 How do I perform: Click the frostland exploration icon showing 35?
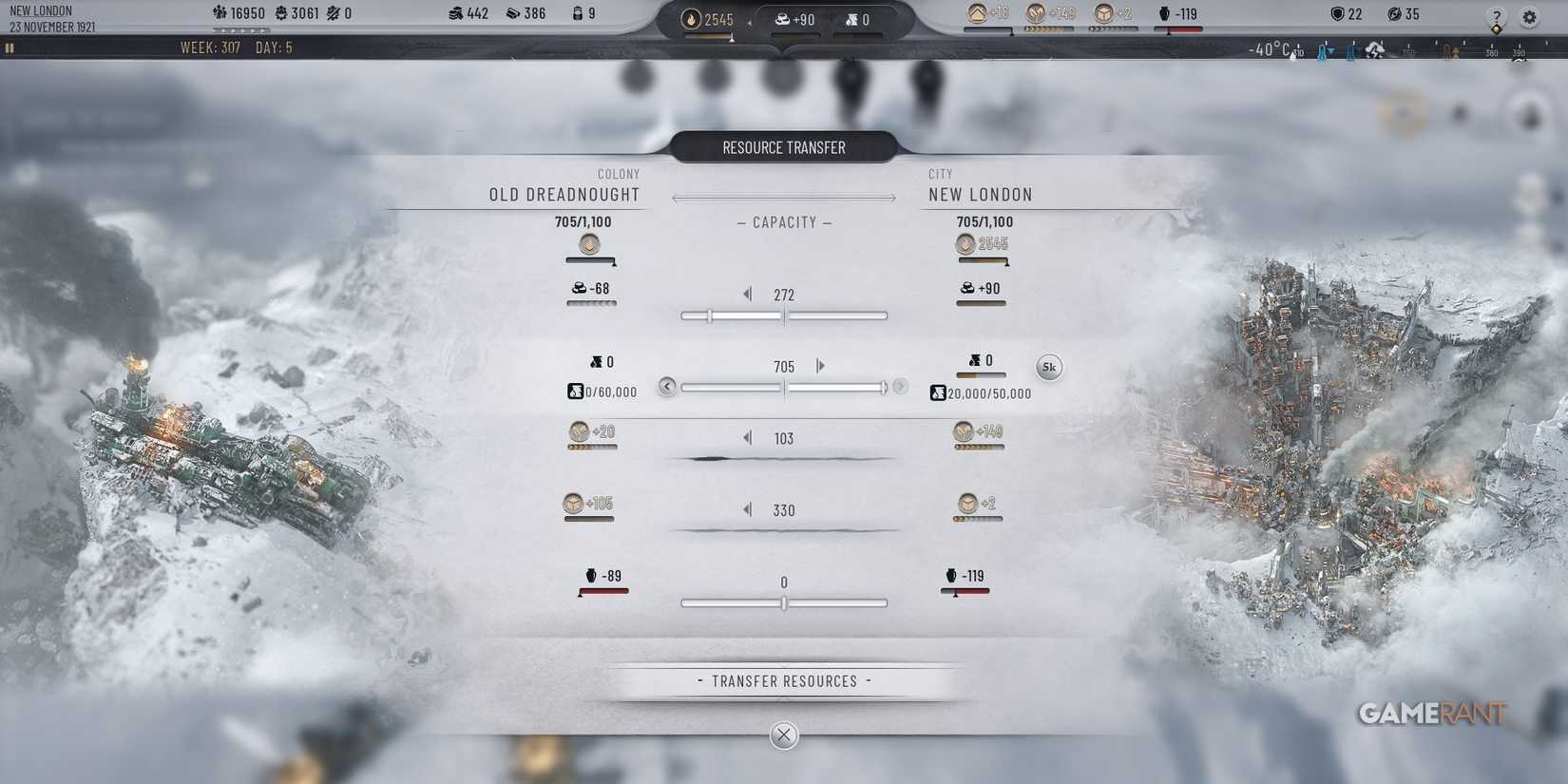point(1392,13)
